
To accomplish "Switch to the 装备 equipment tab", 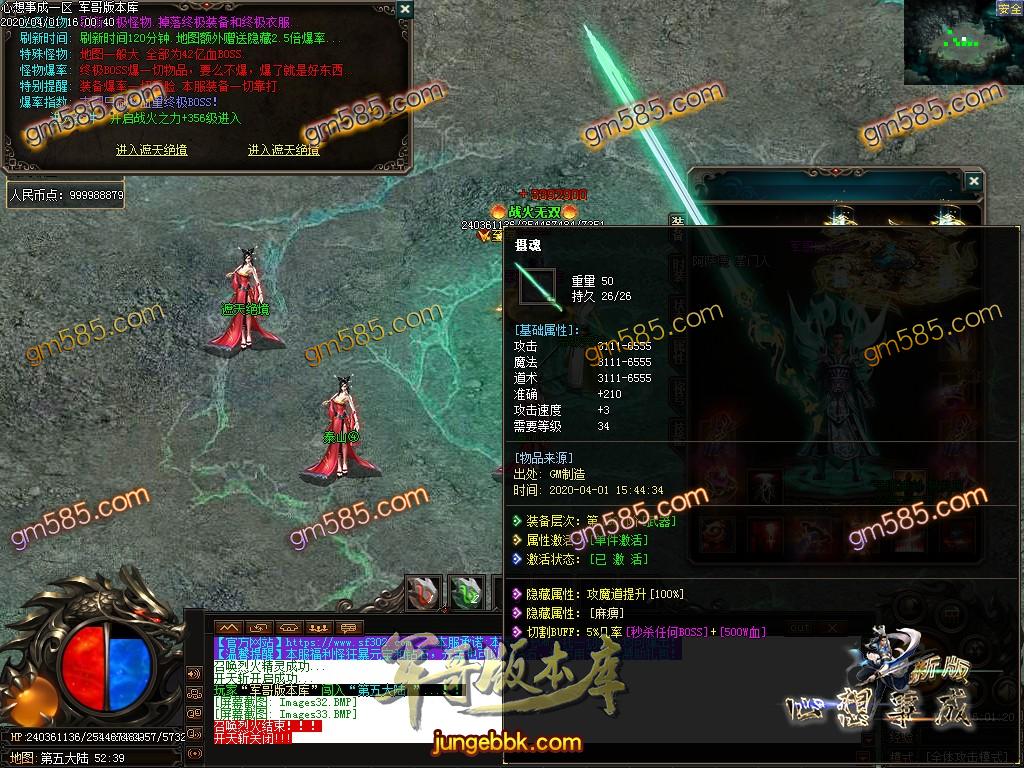I will tap(677, 225).
